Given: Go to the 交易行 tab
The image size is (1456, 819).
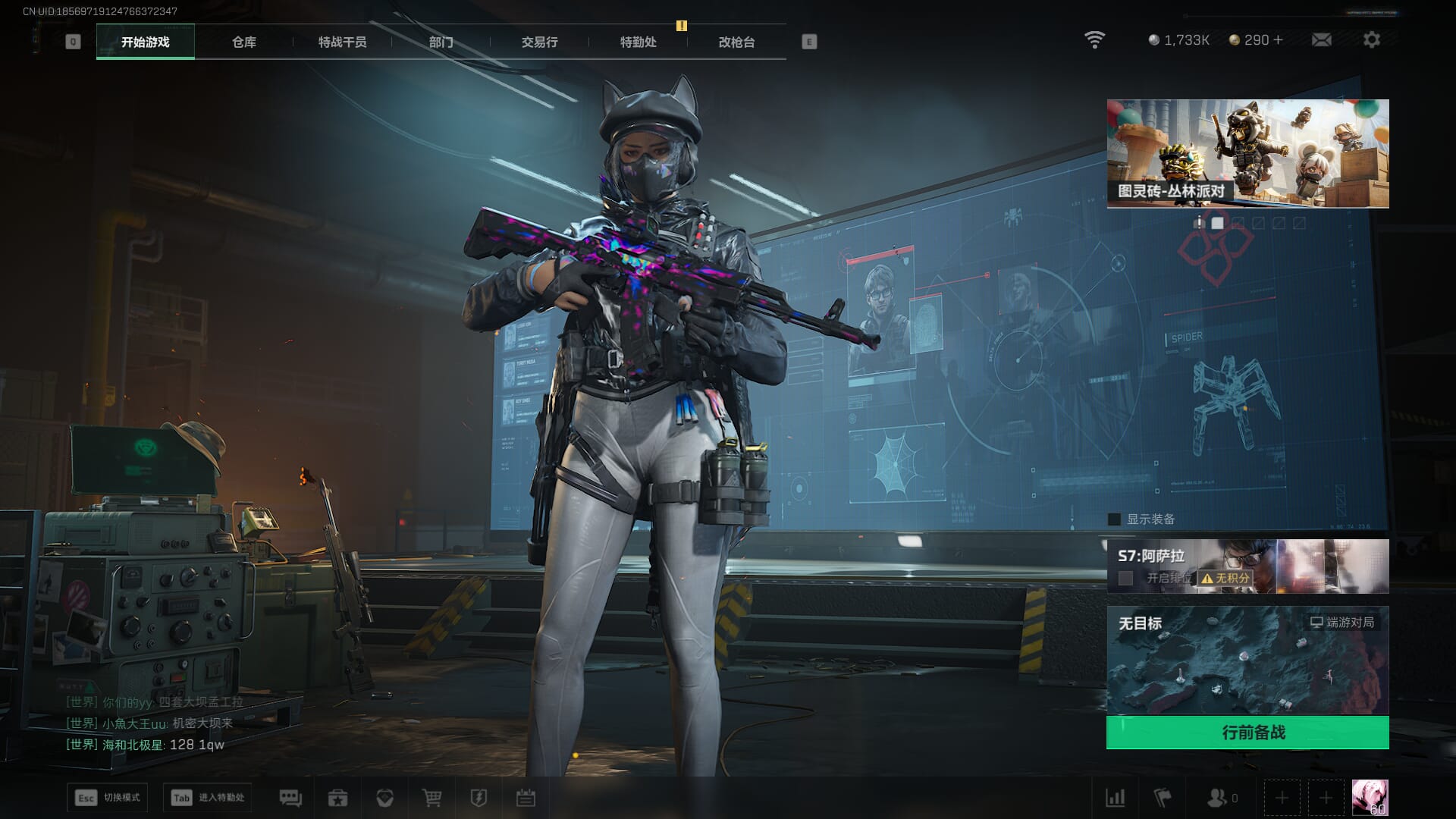Looking at the screenshot, I should [539, 42].
